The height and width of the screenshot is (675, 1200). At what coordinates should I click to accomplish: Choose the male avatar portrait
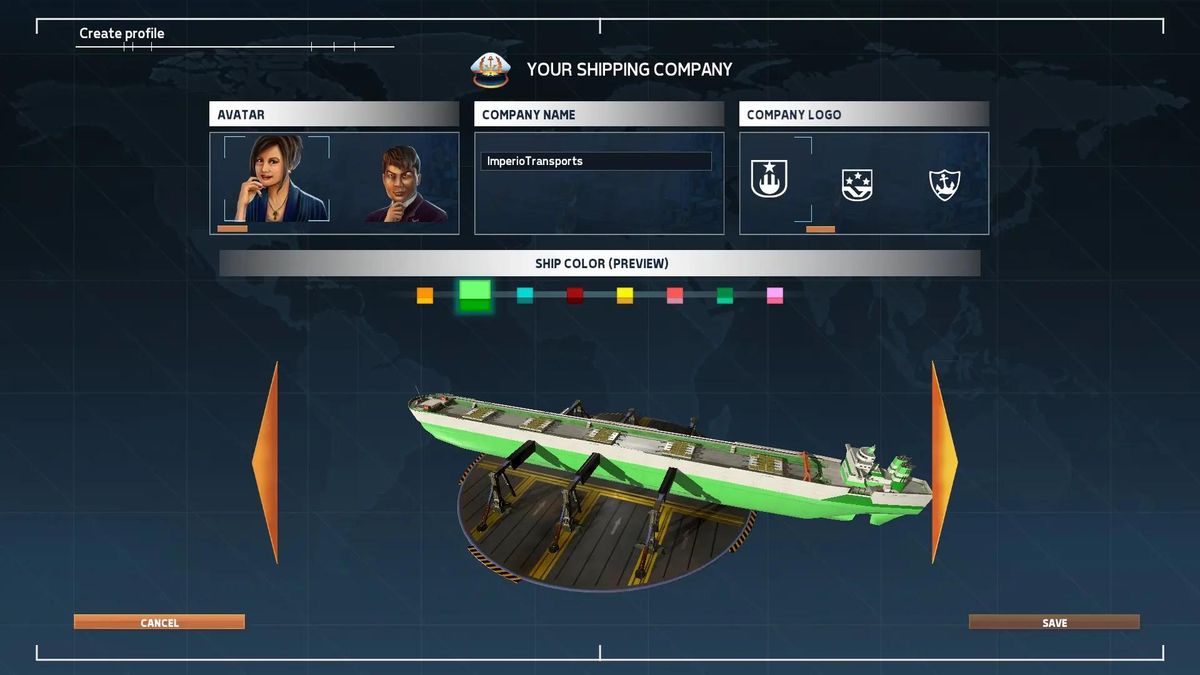[x=405, y=184]
